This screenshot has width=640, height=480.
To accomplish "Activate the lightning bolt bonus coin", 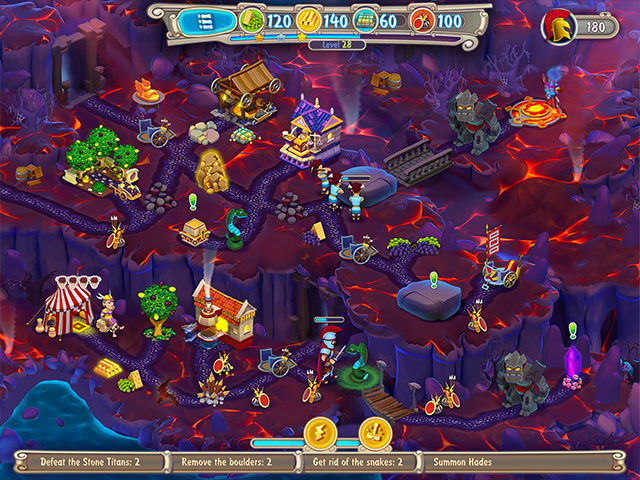I will (318, 434).
